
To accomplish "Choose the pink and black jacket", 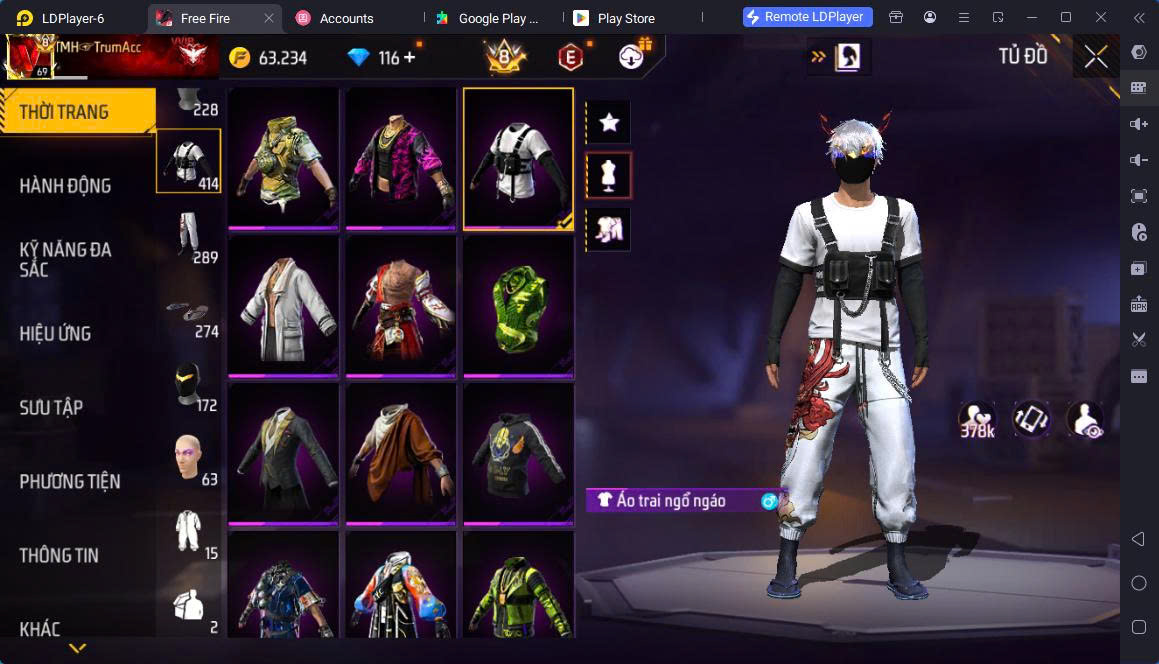I will point(401,158).
